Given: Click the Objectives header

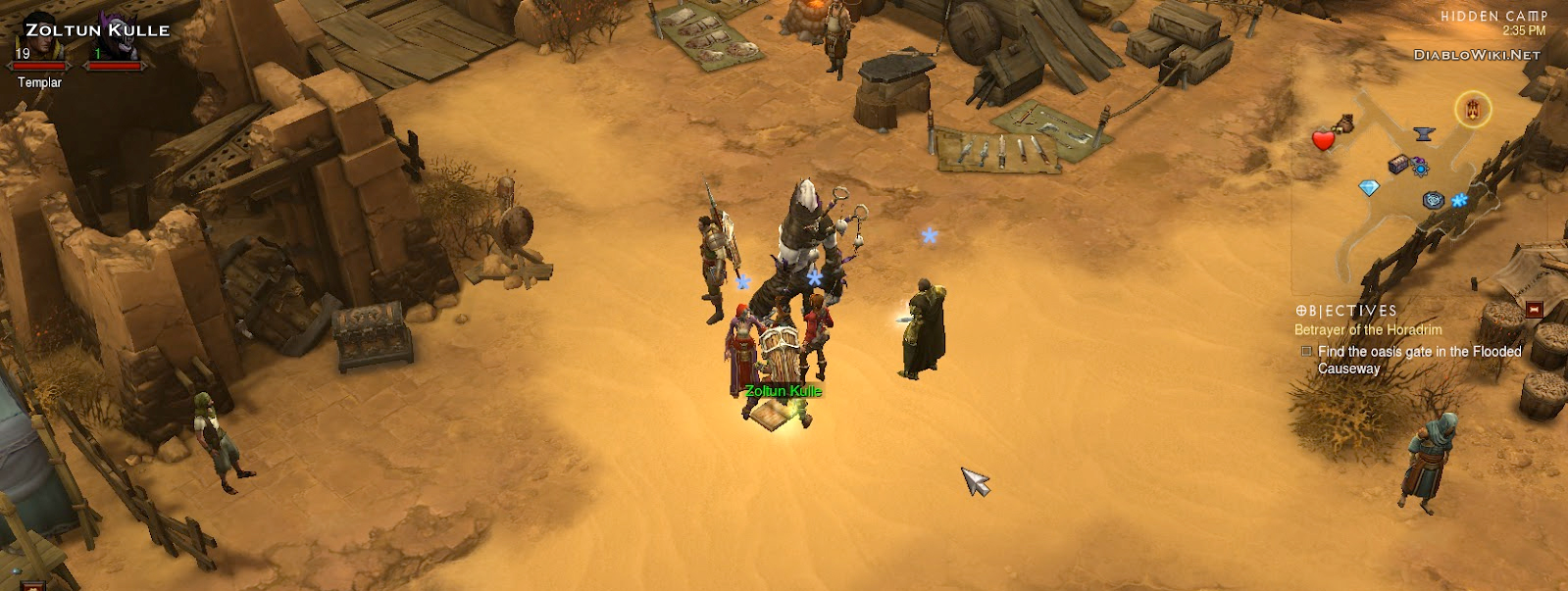Looking at the screenshot, I should 1345,311.
